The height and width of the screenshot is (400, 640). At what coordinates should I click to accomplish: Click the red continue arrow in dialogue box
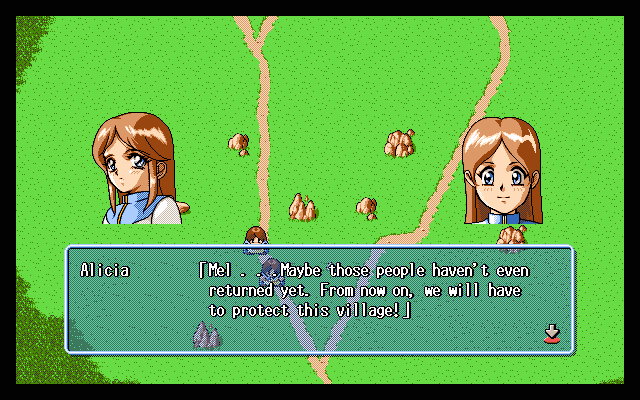[x=550, y=334]
